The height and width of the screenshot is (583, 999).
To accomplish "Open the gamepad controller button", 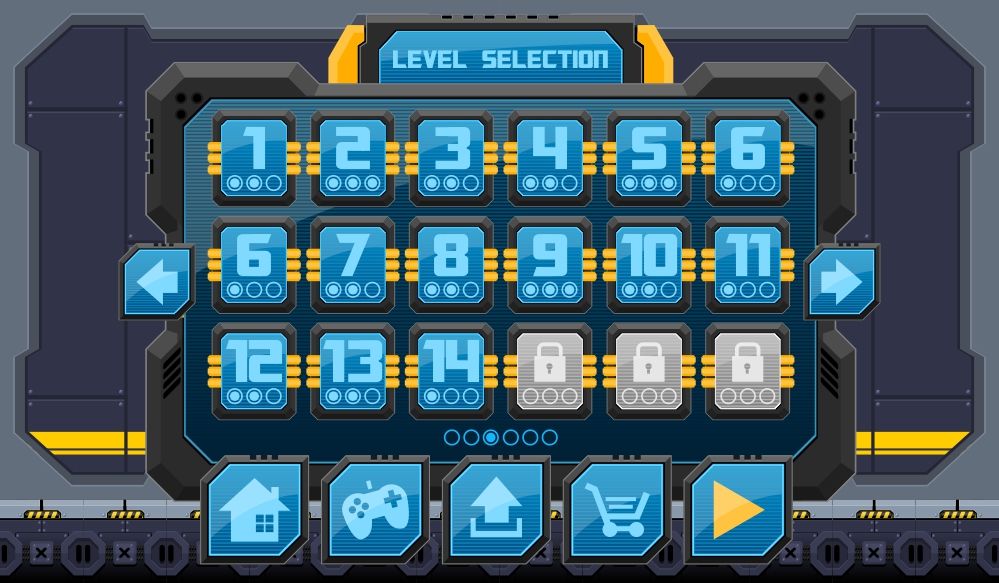I will pos(374,510).
